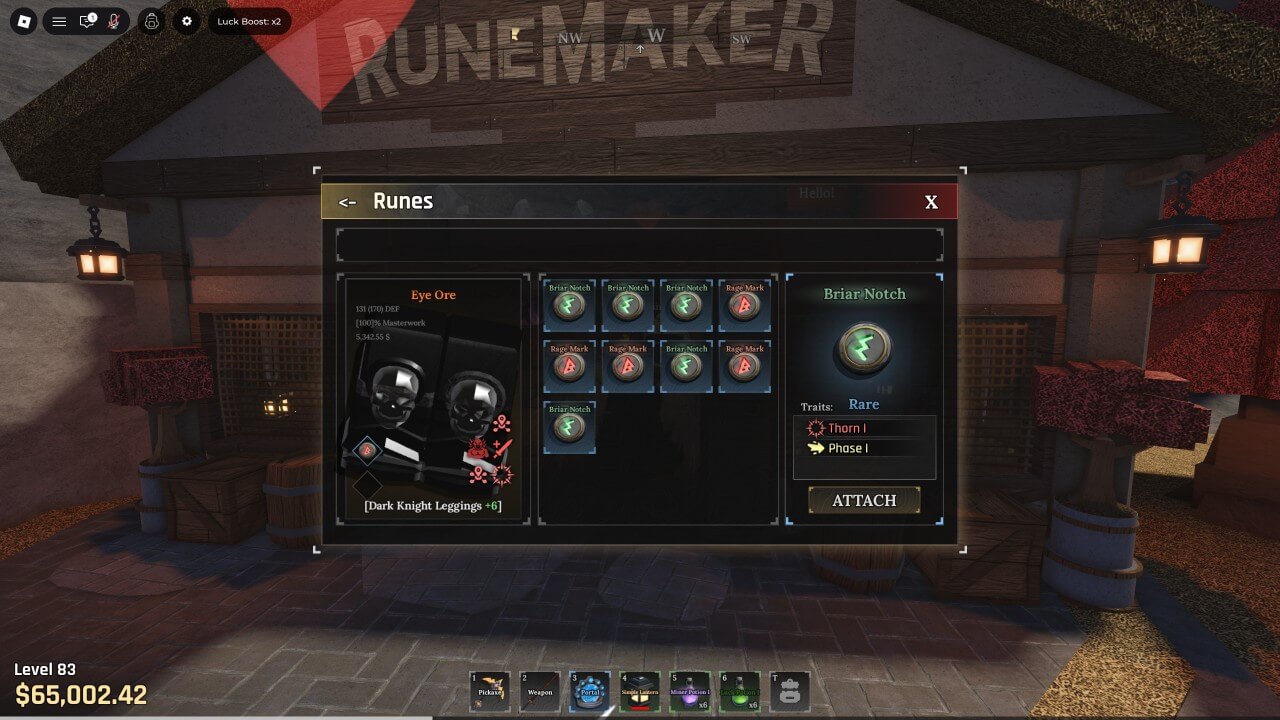The width and height of the screenshot is (1280, 720).
Task: Open the Roblox main menu
Action: [23, 21]
